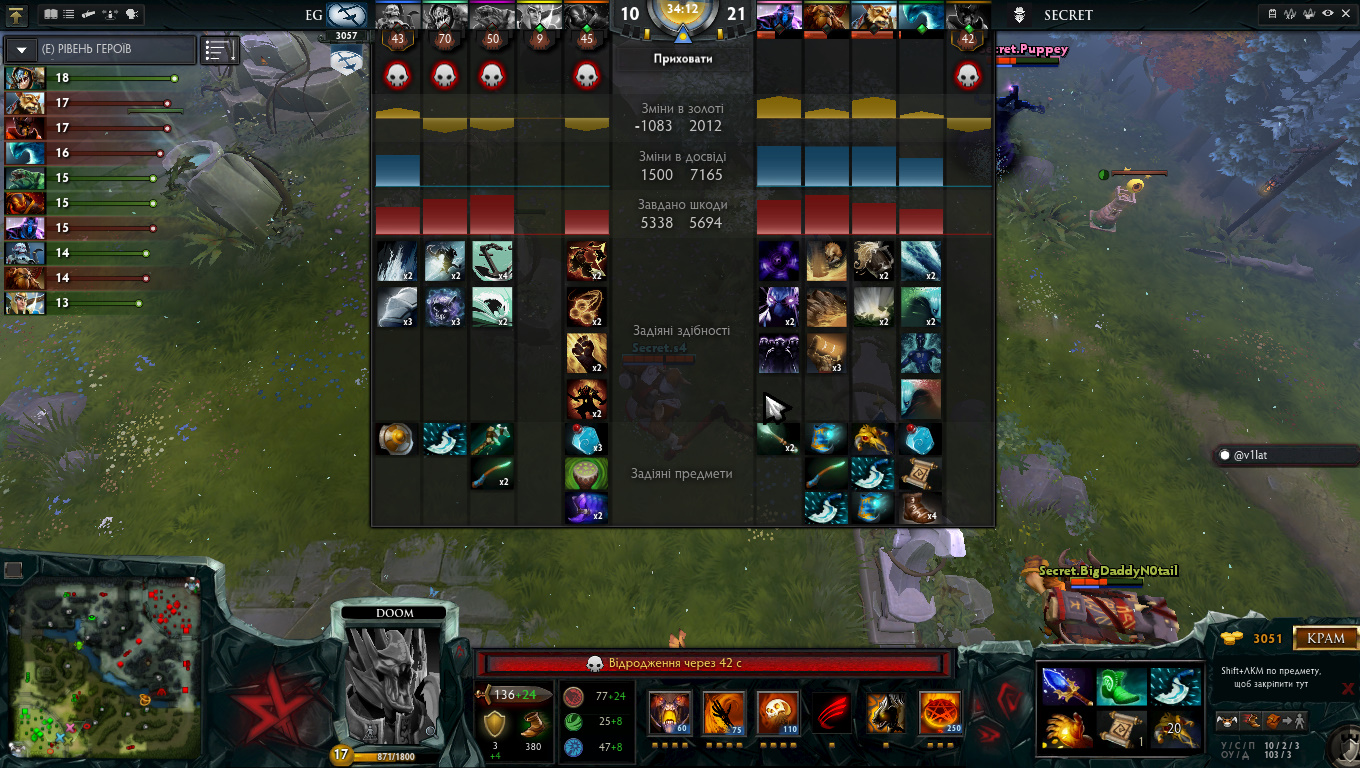Click the top-left dashboard arrow button
Viewport: 1360px width, 768px height.
click(x=16, y=15)
